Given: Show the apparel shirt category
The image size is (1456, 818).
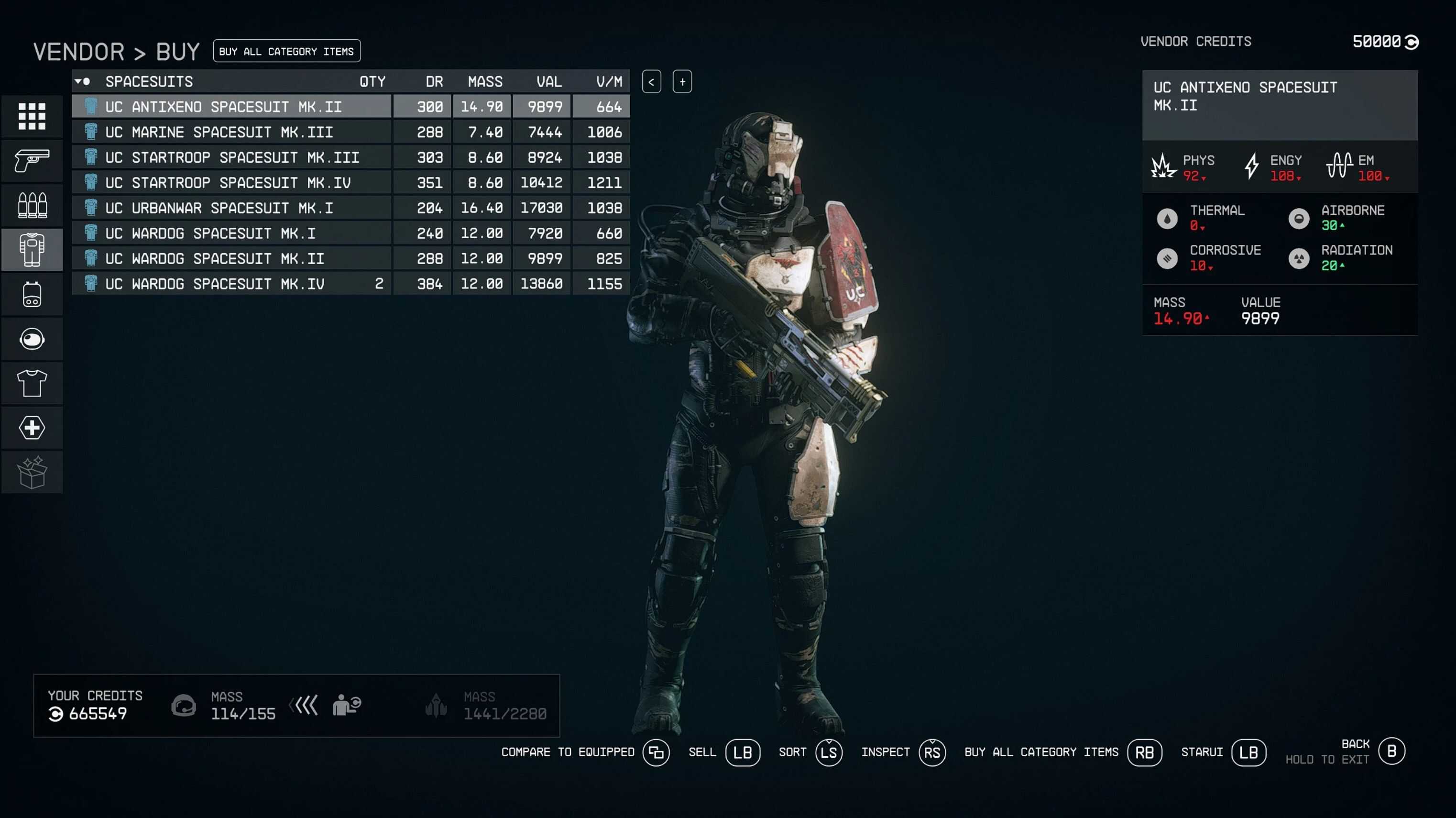Looking at the screenshot, I should [x=32, y=383].
